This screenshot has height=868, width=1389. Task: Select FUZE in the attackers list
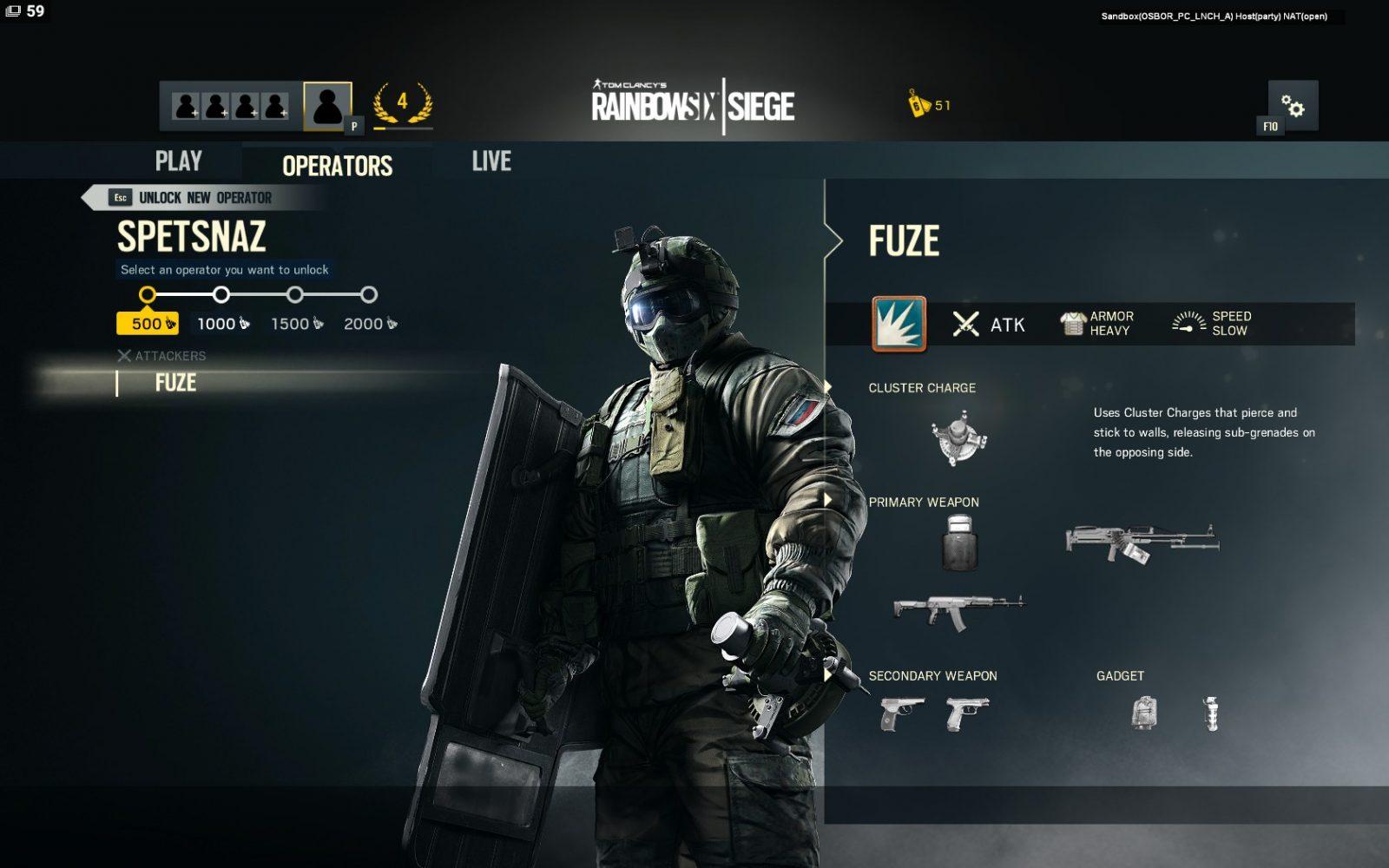tap(175, 383)
